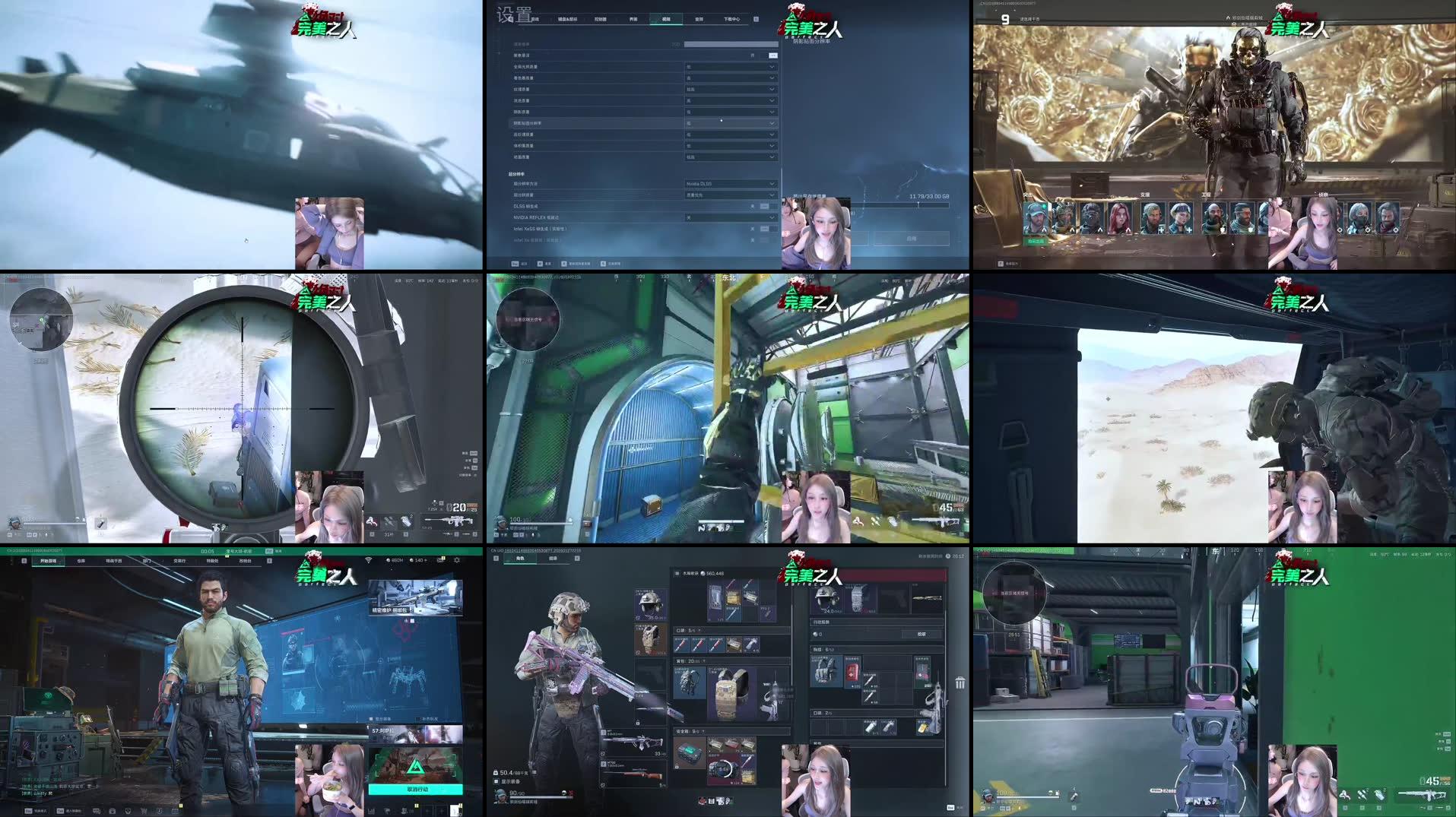Click the safe box item in the 安全箱 section
1456x817 pixels.
pos(689,752)
